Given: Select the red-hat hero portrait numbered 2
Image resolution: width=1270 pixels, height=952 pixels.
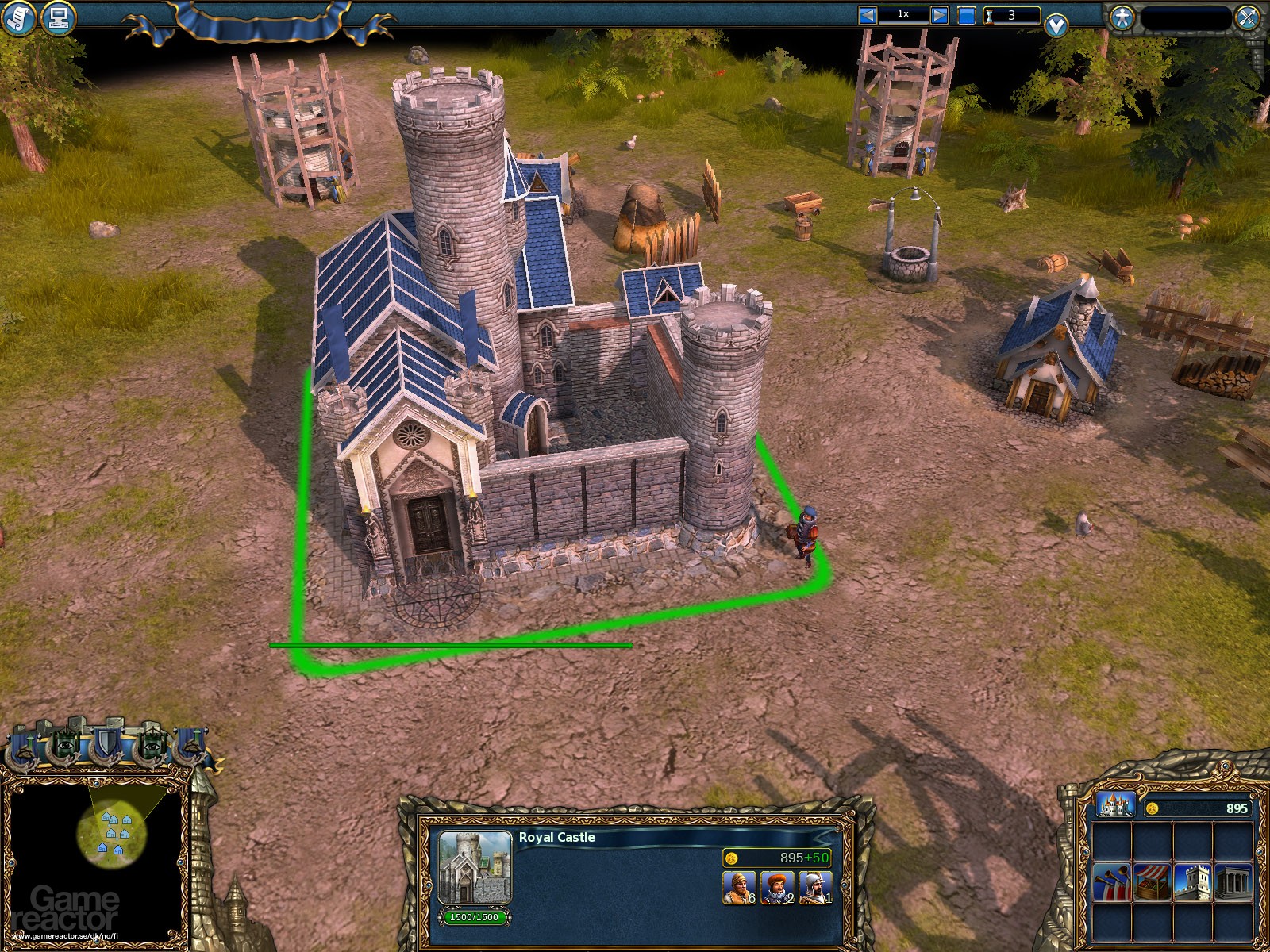Looking at the screenshot, I should coord(777,887).
